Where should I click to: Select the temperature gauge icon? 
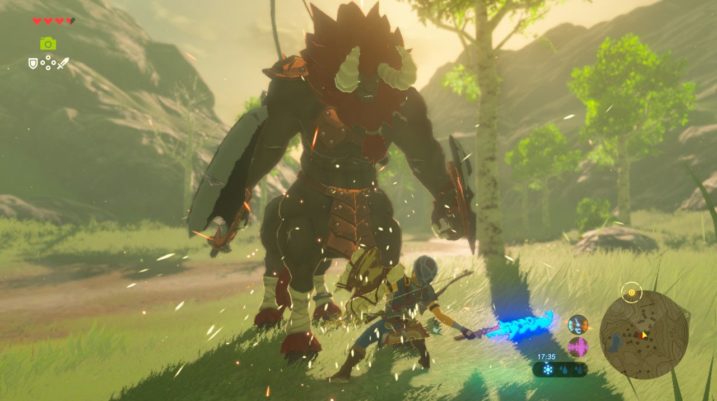coord(578,324)
